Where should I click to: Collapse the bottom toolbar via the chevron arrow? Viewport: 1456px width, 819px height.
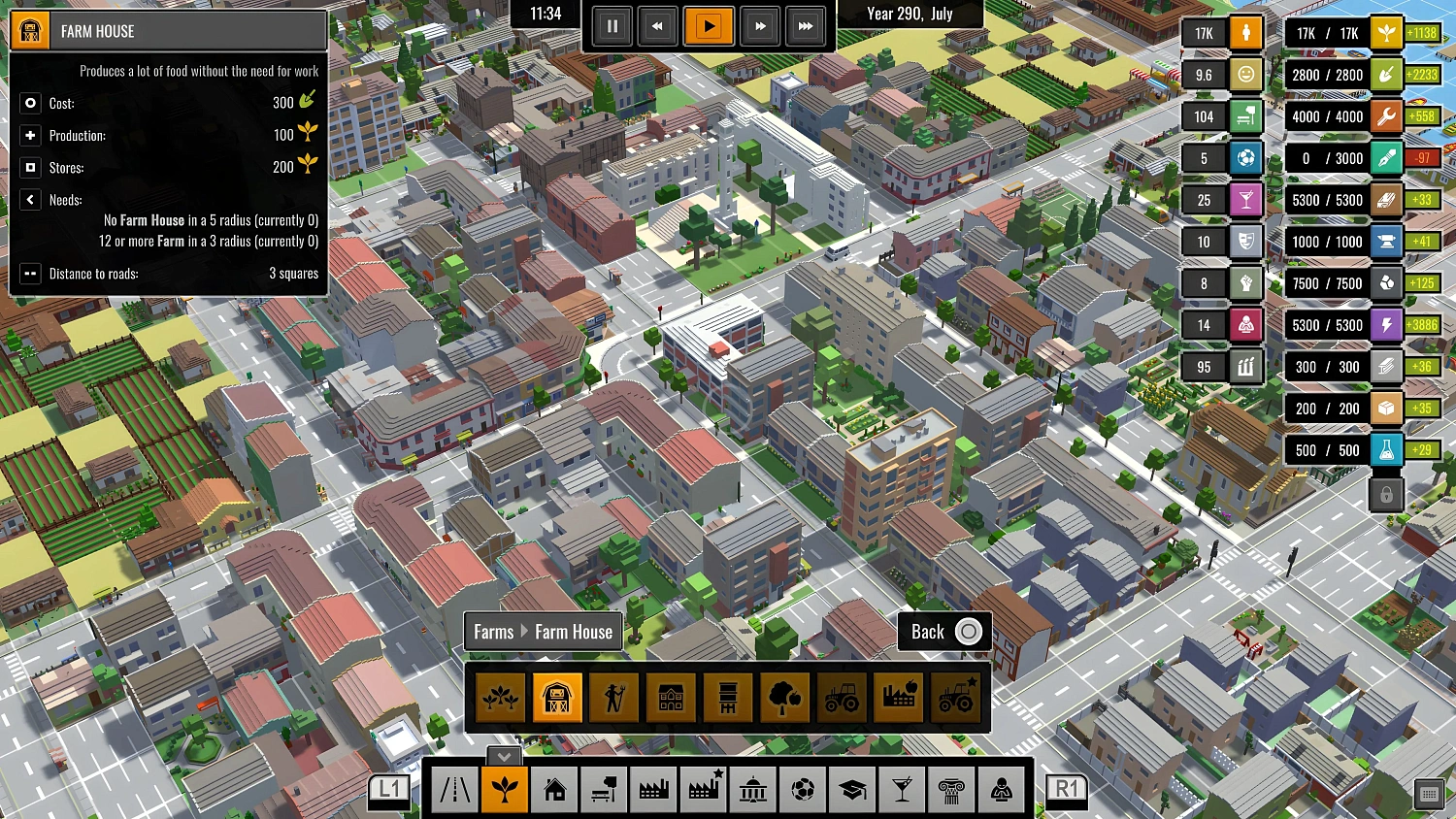pos(503,757)
